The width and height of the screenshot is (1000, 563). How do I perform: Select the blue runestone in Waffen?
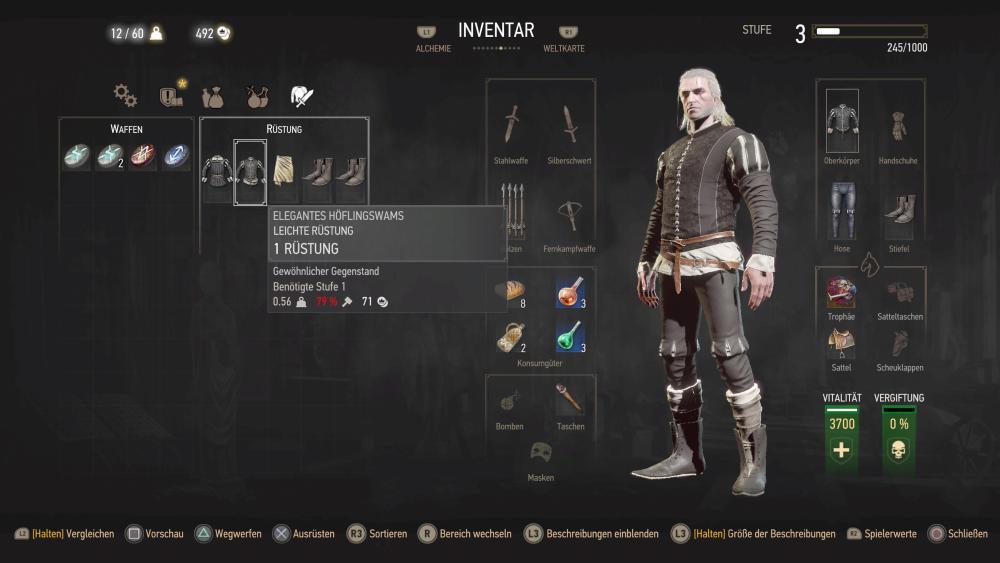click(176, 157)
